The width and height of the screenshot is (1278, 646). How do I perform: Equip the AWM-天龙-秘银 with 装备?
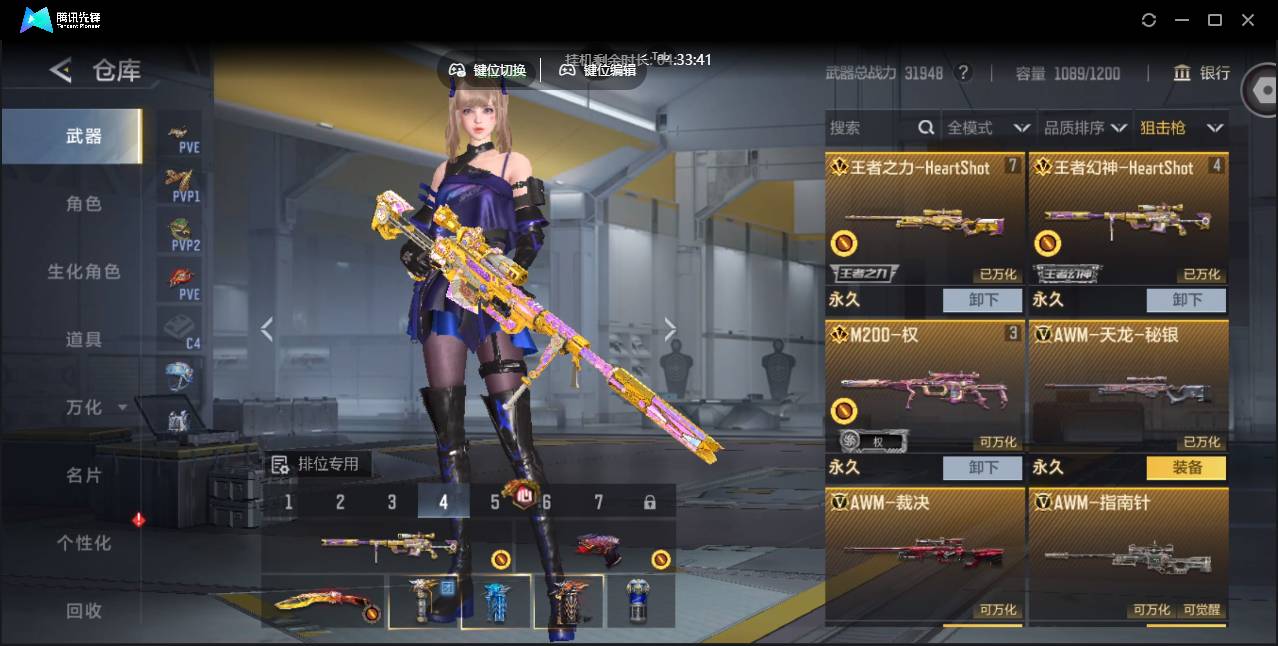click(1186, 467)
